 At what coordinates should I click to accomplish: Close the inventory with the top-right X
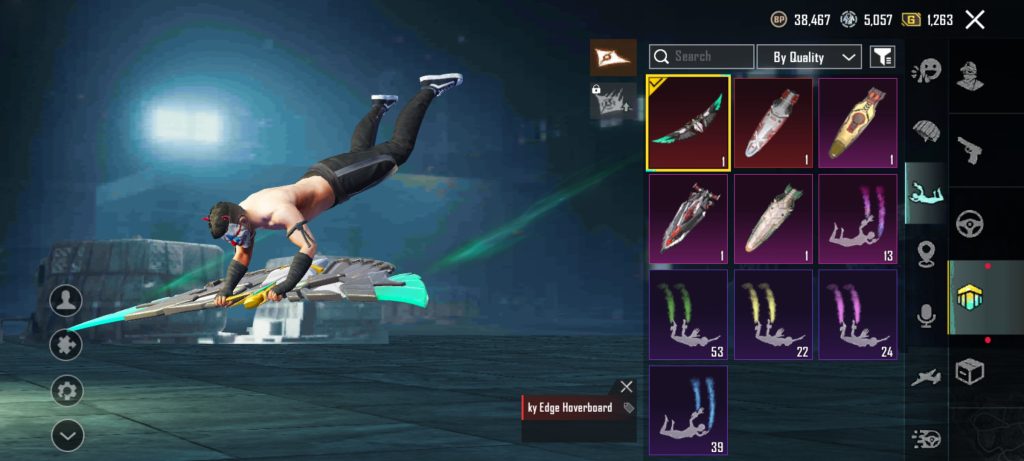(975, 19)
